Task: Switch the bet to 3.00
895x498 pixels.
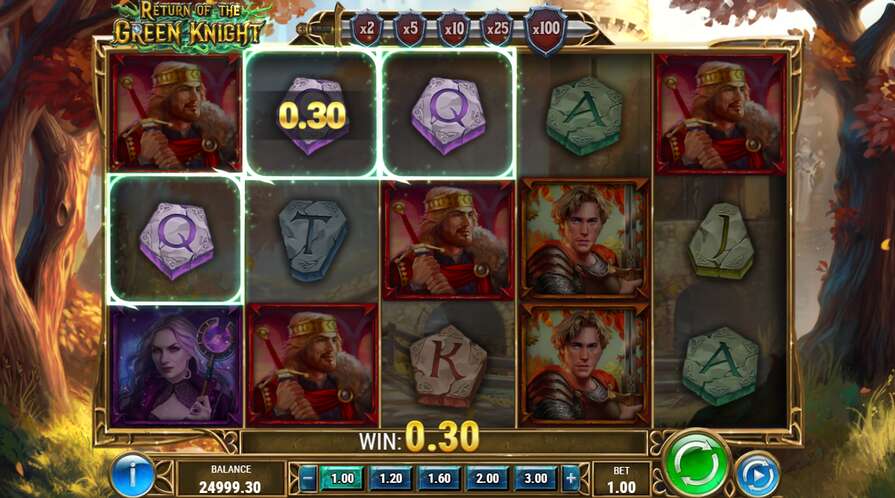Action: click(x=536, y=478)
